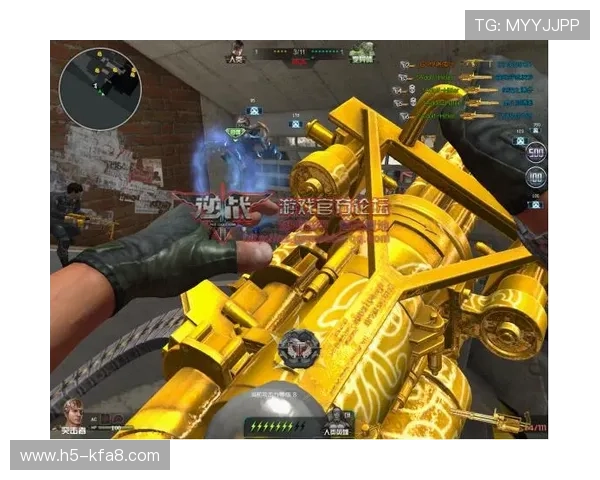This screenshot has height=480, width=600.
Task: Click the skull emblem above energy bar
Action: (297, 347)
